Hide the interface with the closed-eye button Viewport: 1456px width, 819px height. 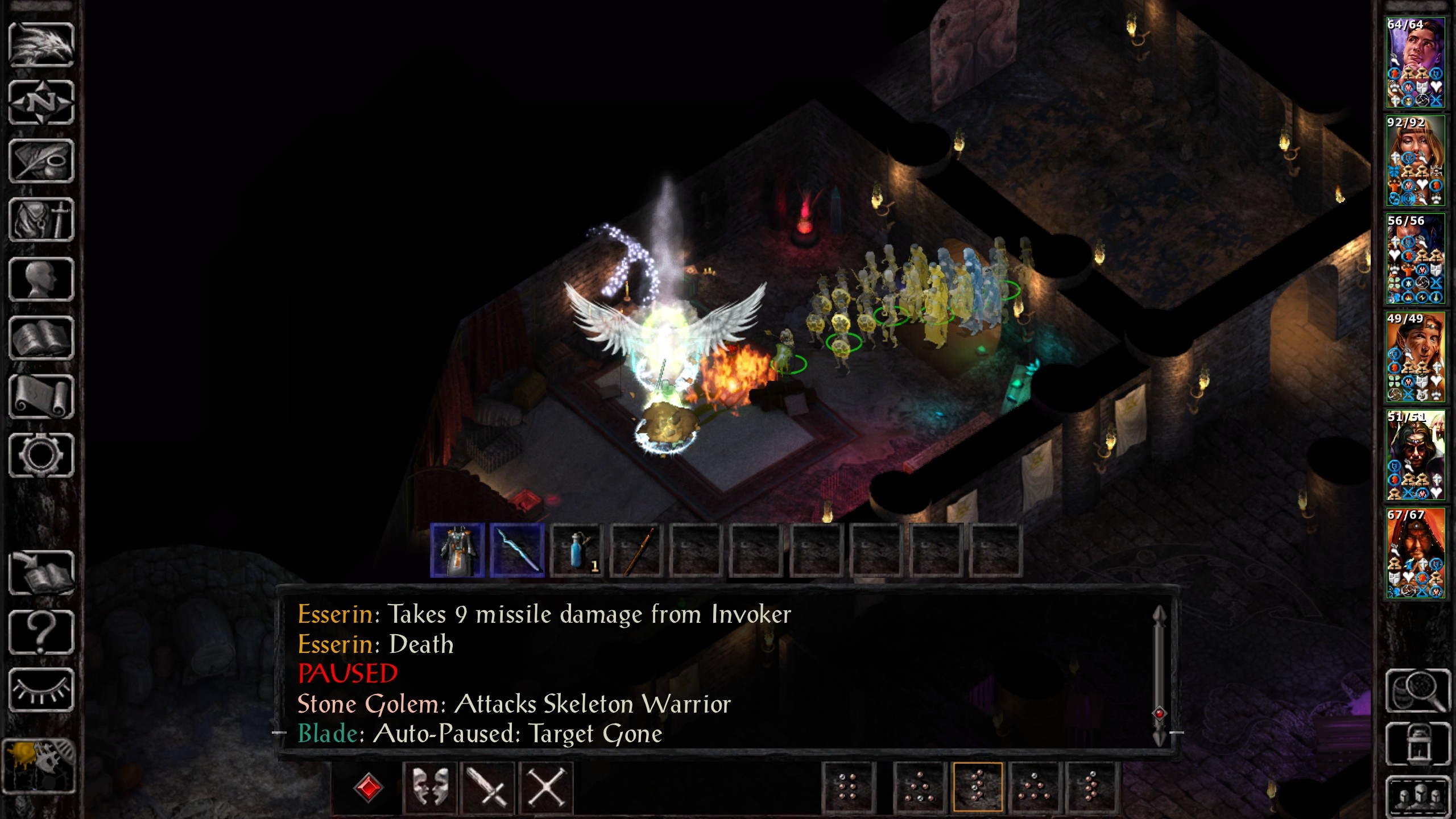point(42,690)
